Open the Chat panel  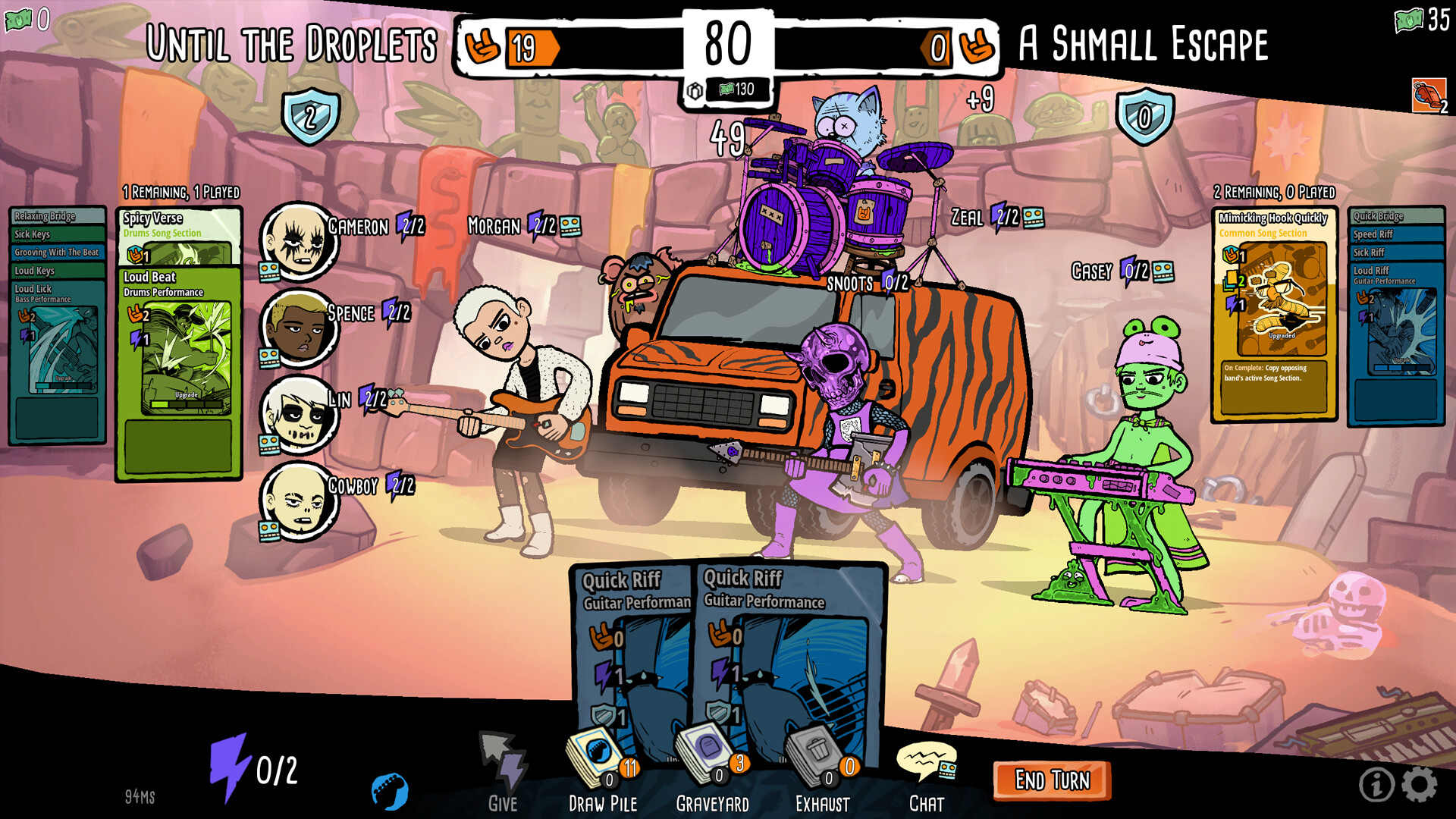click(x=926, y=758)
